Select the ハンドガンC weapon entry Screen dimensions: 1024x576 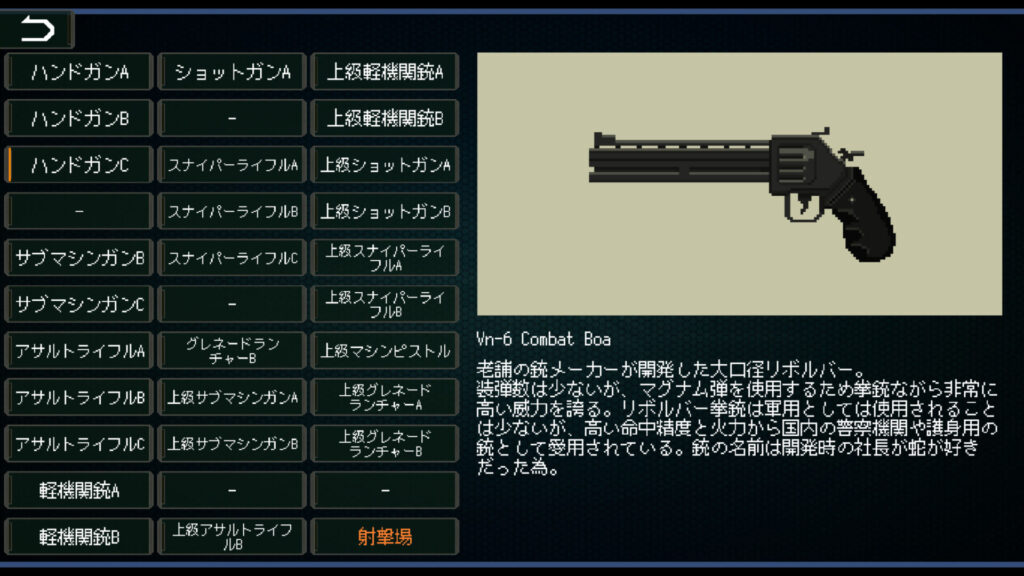point(80,165)
